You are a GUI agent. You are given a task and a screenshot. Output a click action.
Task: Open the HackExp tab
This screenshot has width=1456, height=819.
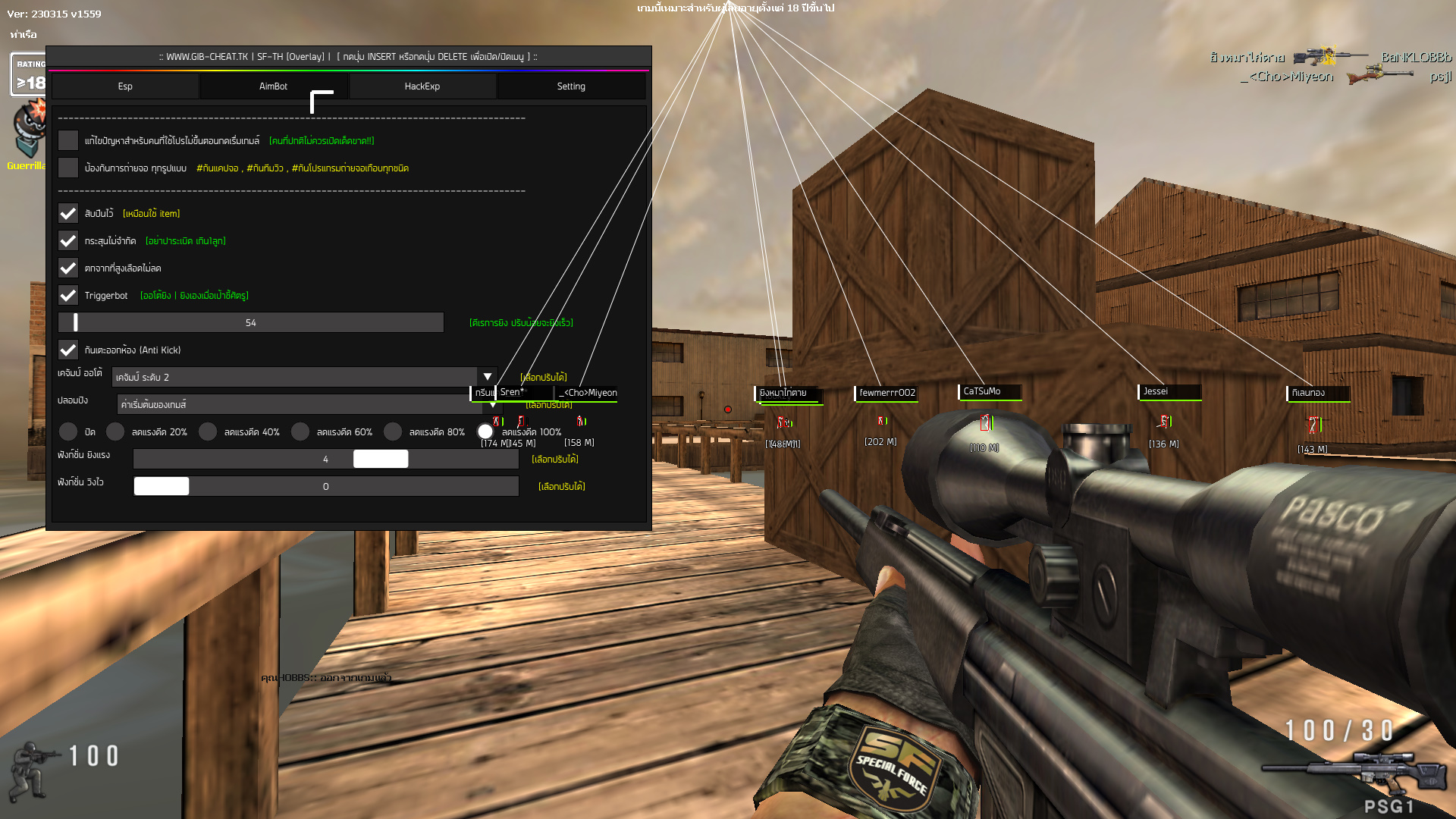point(422,86)
